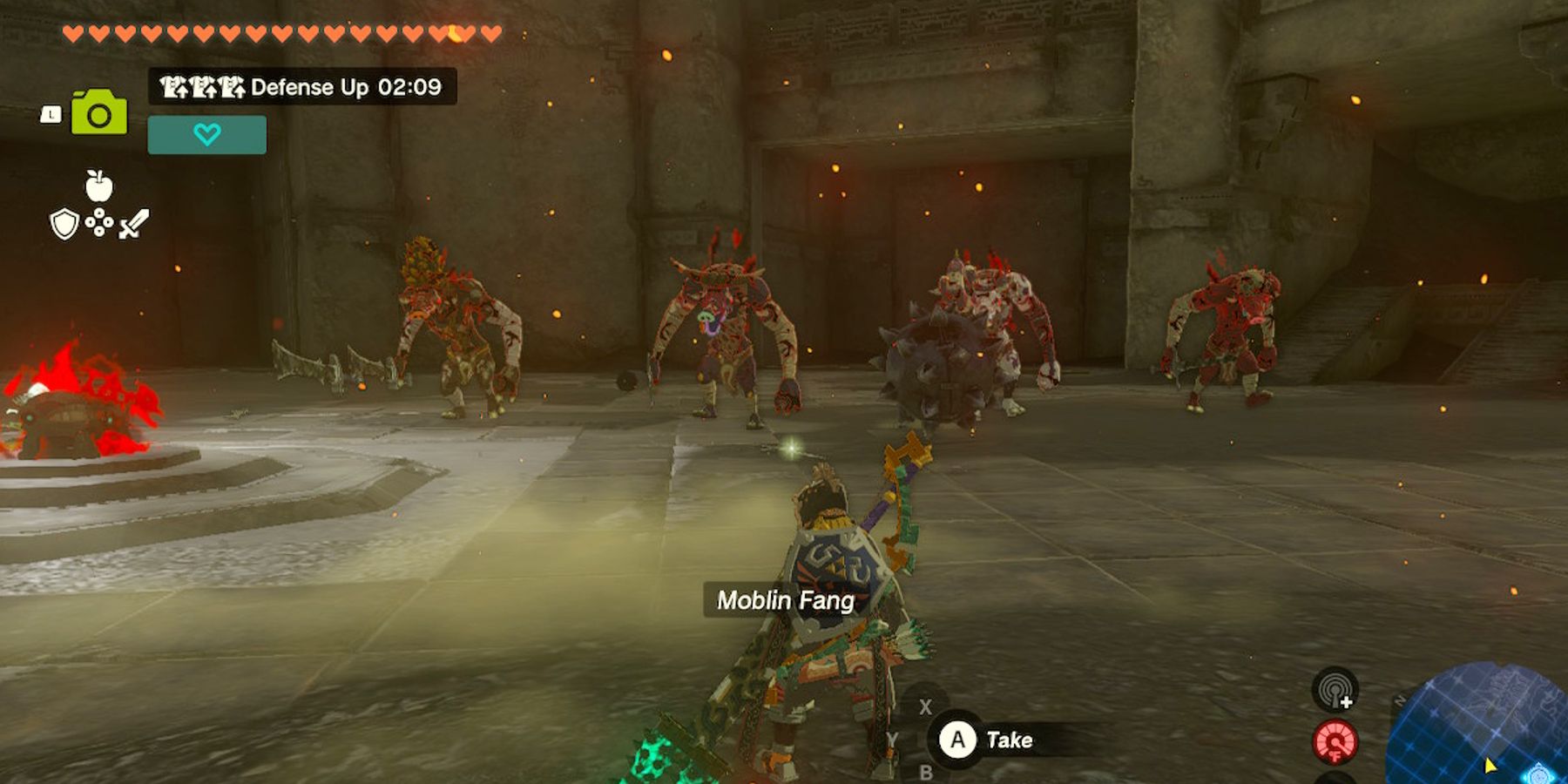Image resolution: width=1568 pixels, height=784 pixels.
Task: Click the N compass marker on the minimap
Action: (x=1399, y=700)
